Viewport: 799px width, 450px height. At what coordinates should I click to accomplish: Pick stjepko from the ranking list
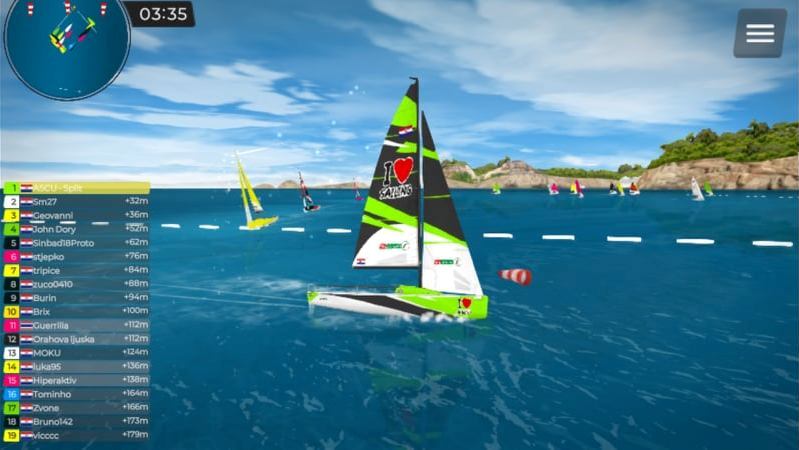click(76, 256)
